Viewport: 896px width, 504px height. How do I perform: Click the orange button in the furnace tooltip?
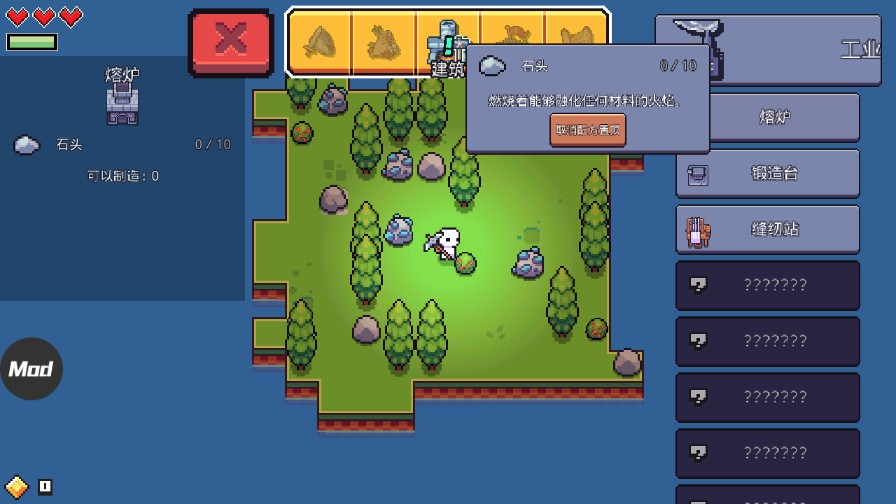pos(588,130)
